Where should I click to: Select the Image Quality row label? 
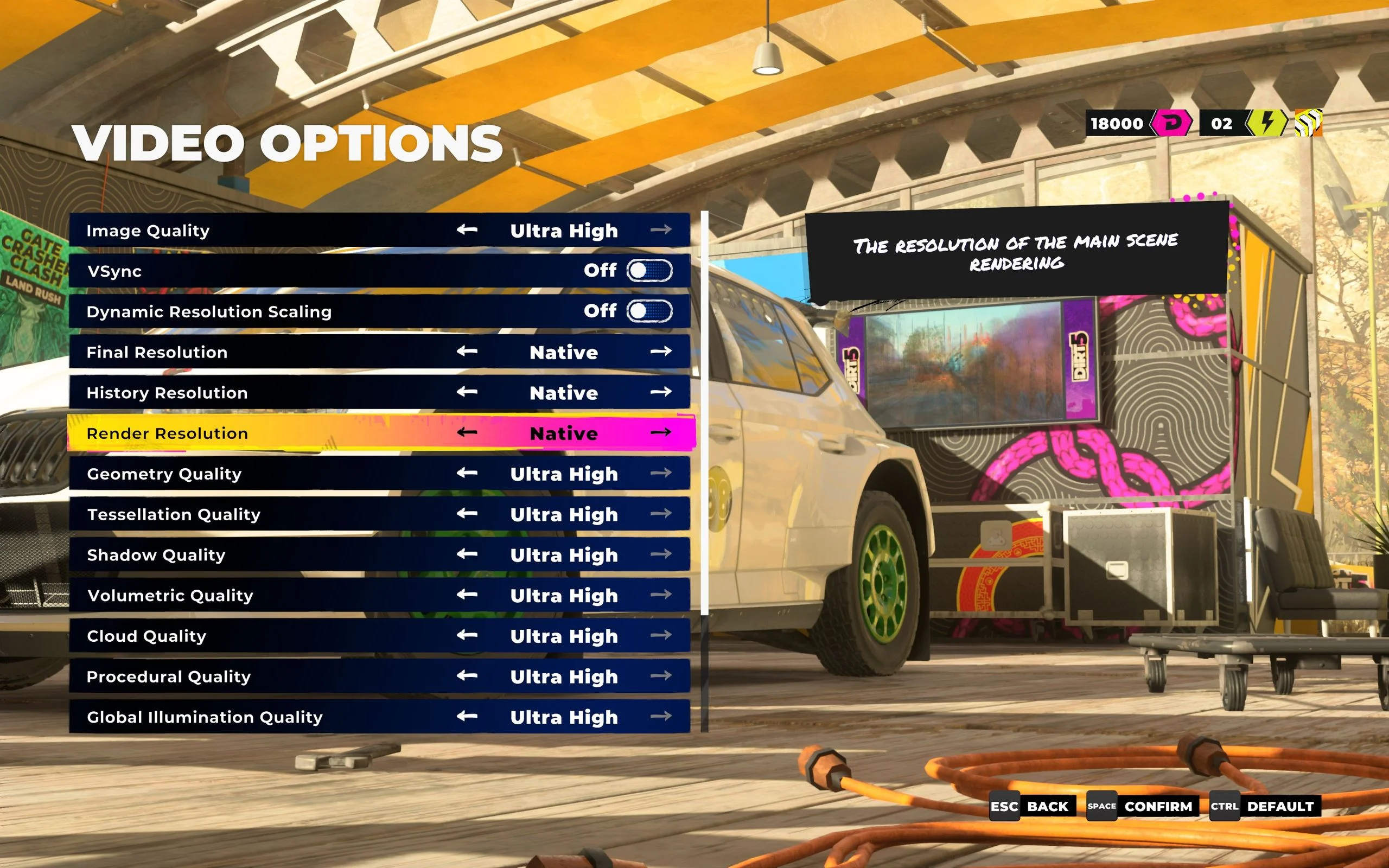148,231
